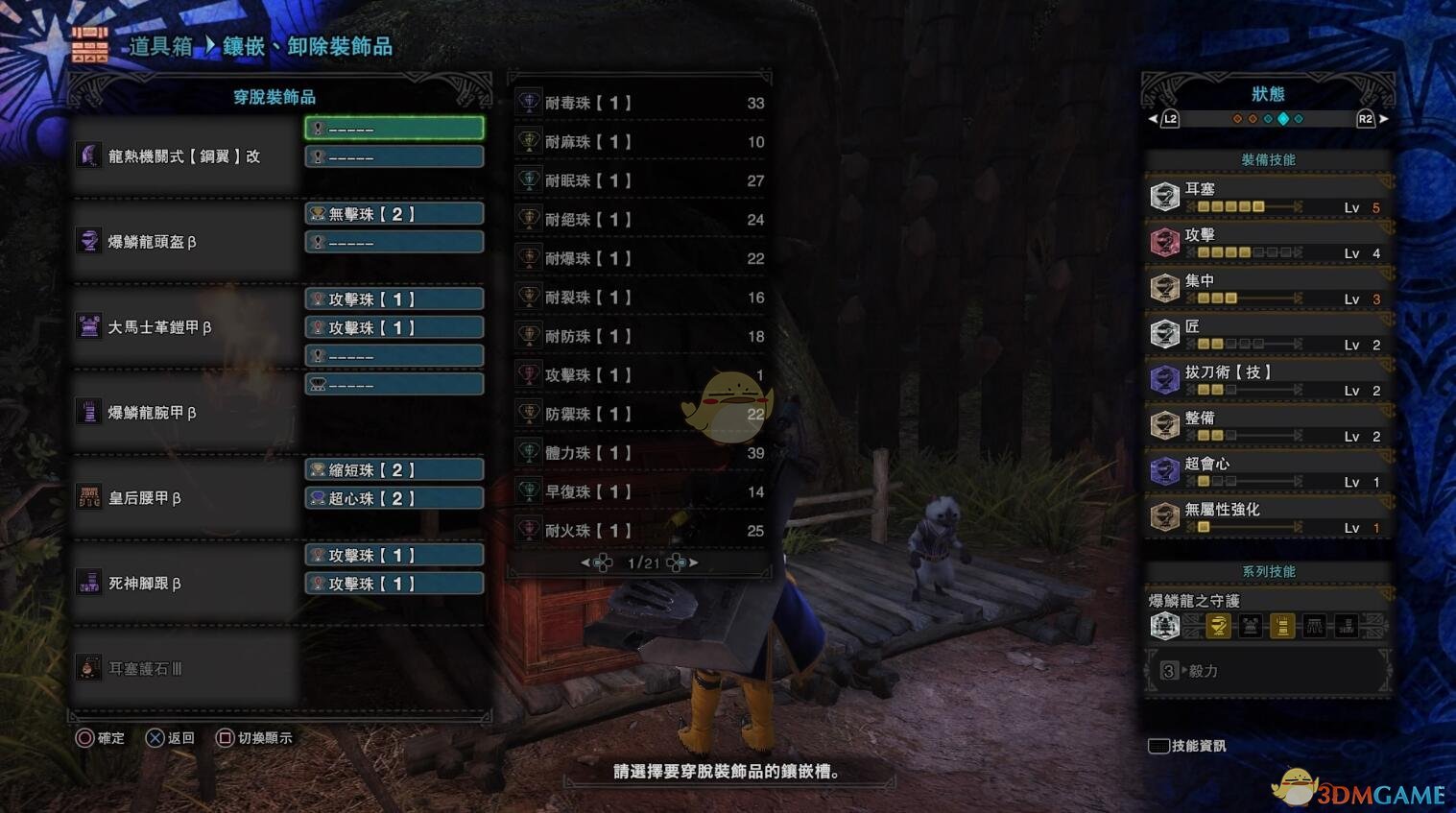Open the 耳塞 skill entry in status panel
The width and height of the screenshot is (1456, 813).
tap(1267, 197)
